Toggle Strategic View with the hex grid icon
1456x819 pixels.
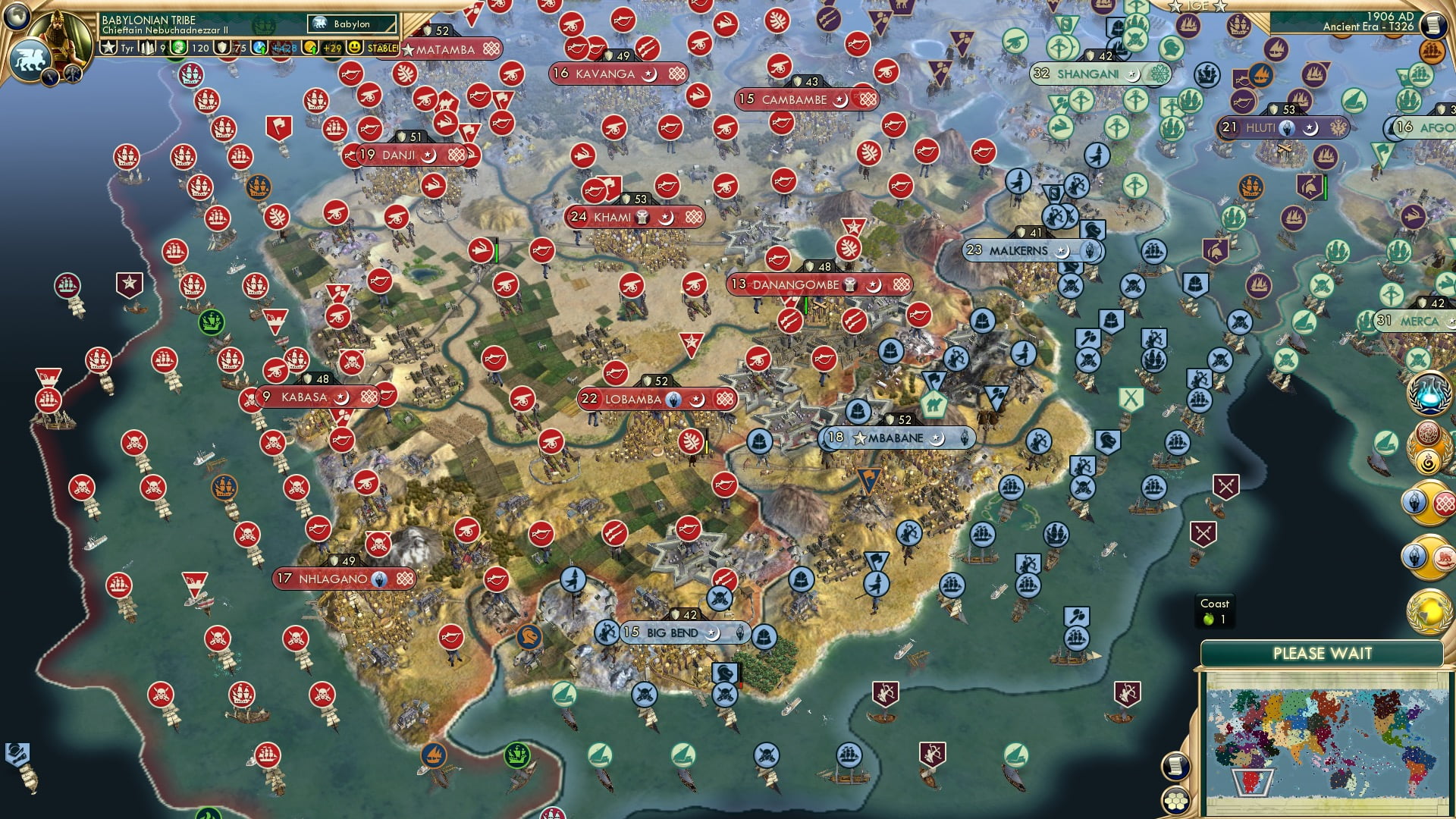coord(1176,800)
